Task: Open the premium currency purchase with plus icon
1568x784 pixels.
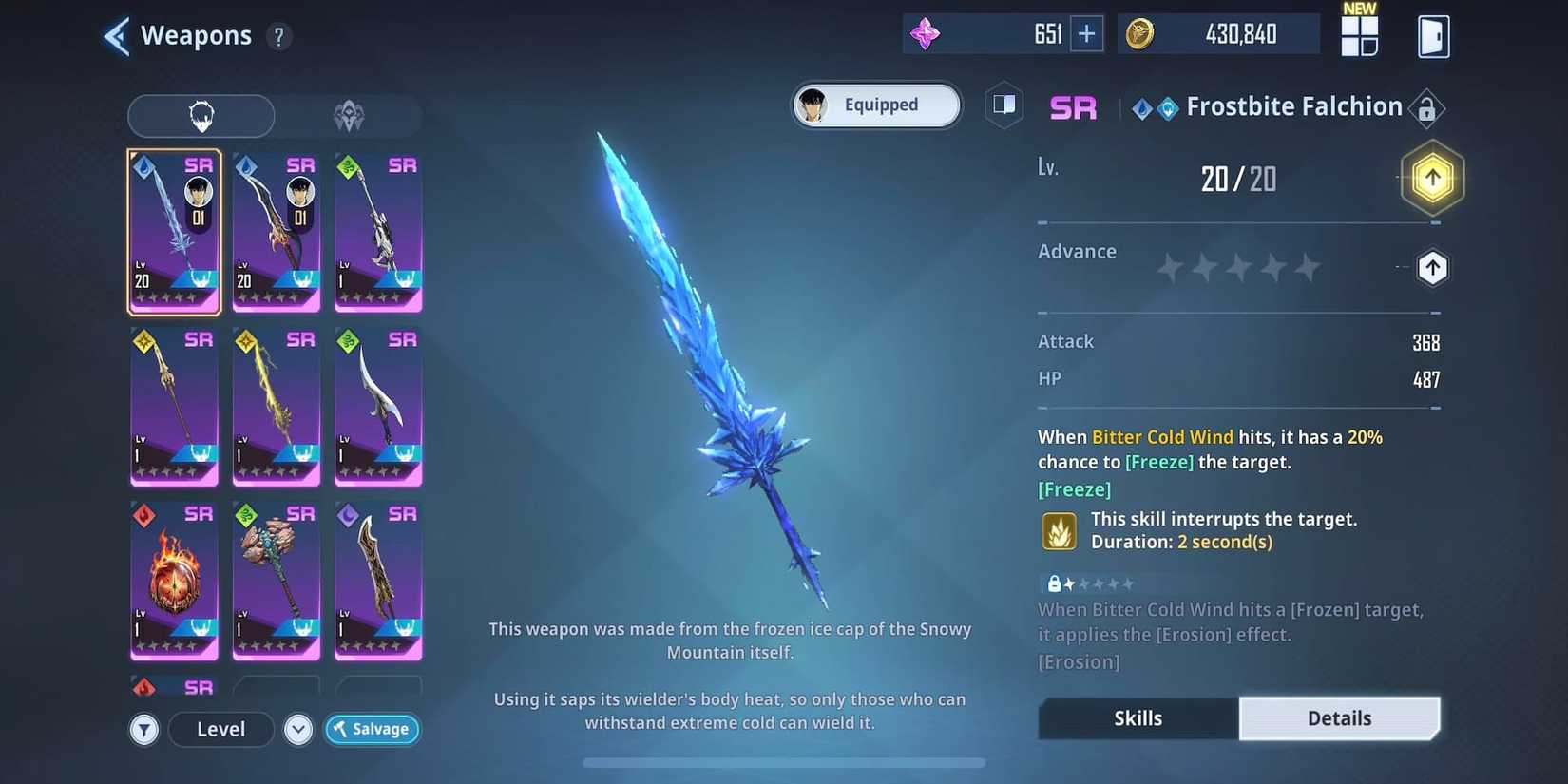Action: tap(1085, 32)
